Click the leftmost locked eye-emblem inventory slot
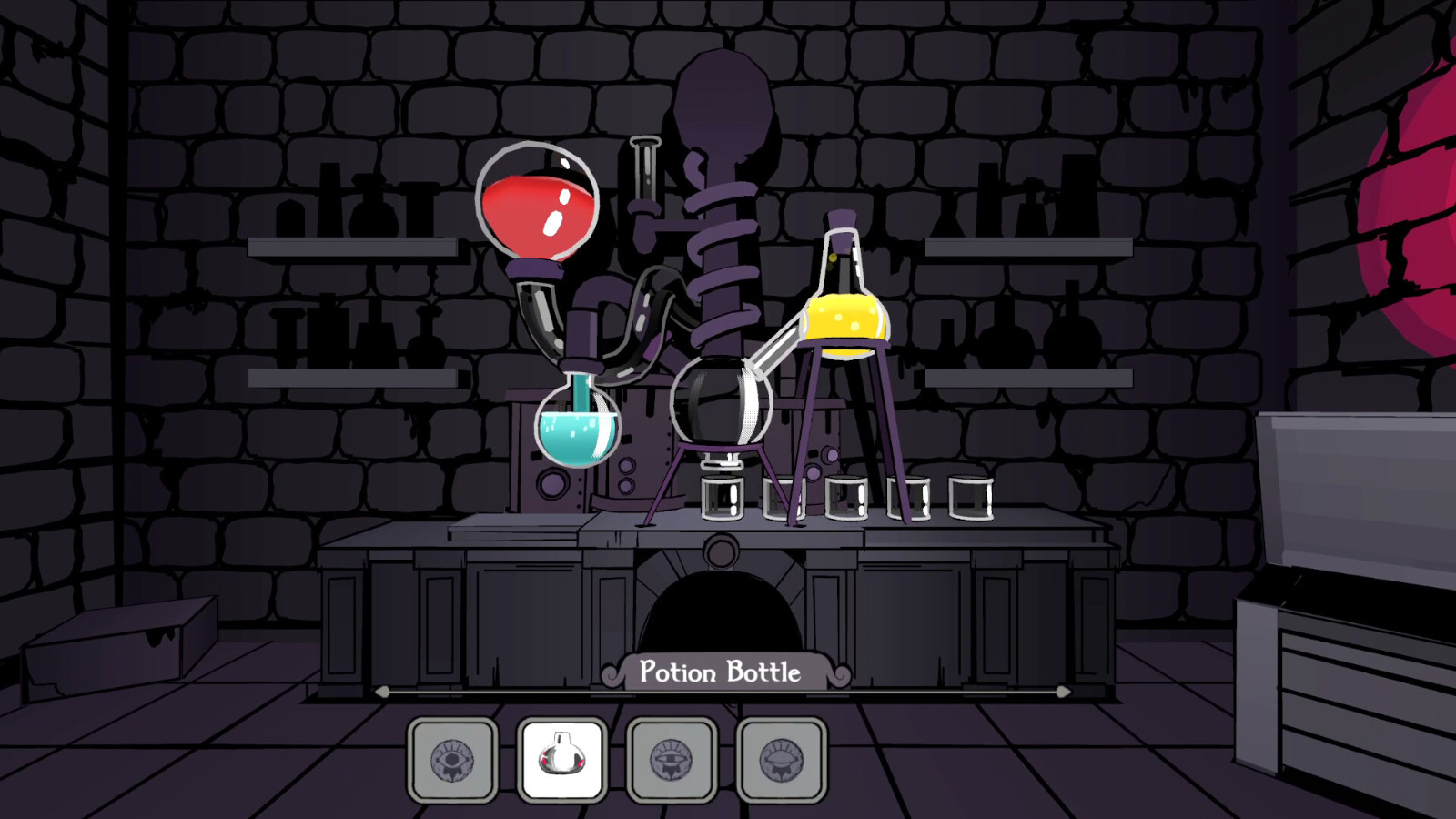This screenshot has height=819, width=1456. coord(452,757)
